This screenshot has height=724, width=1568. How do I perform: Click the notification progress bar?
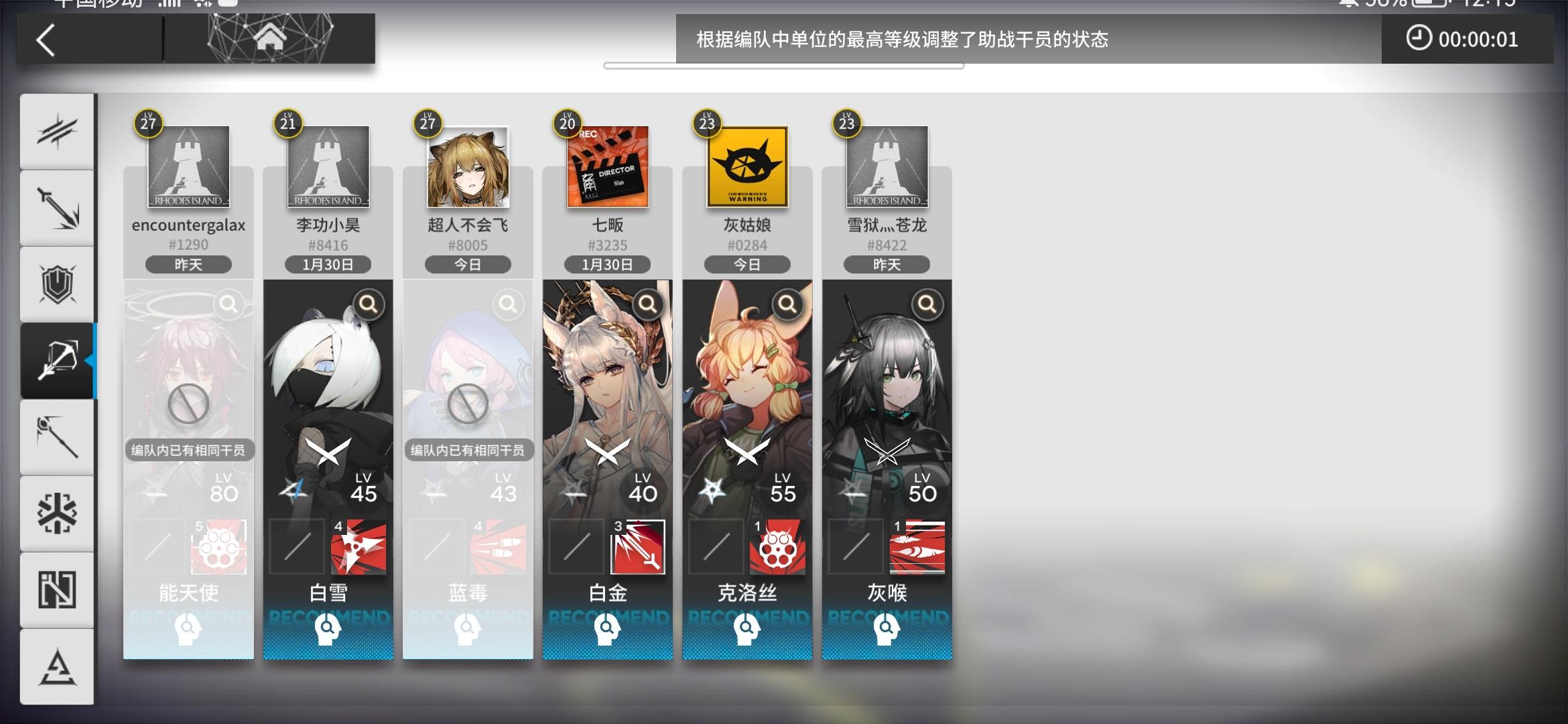point(784,65)
